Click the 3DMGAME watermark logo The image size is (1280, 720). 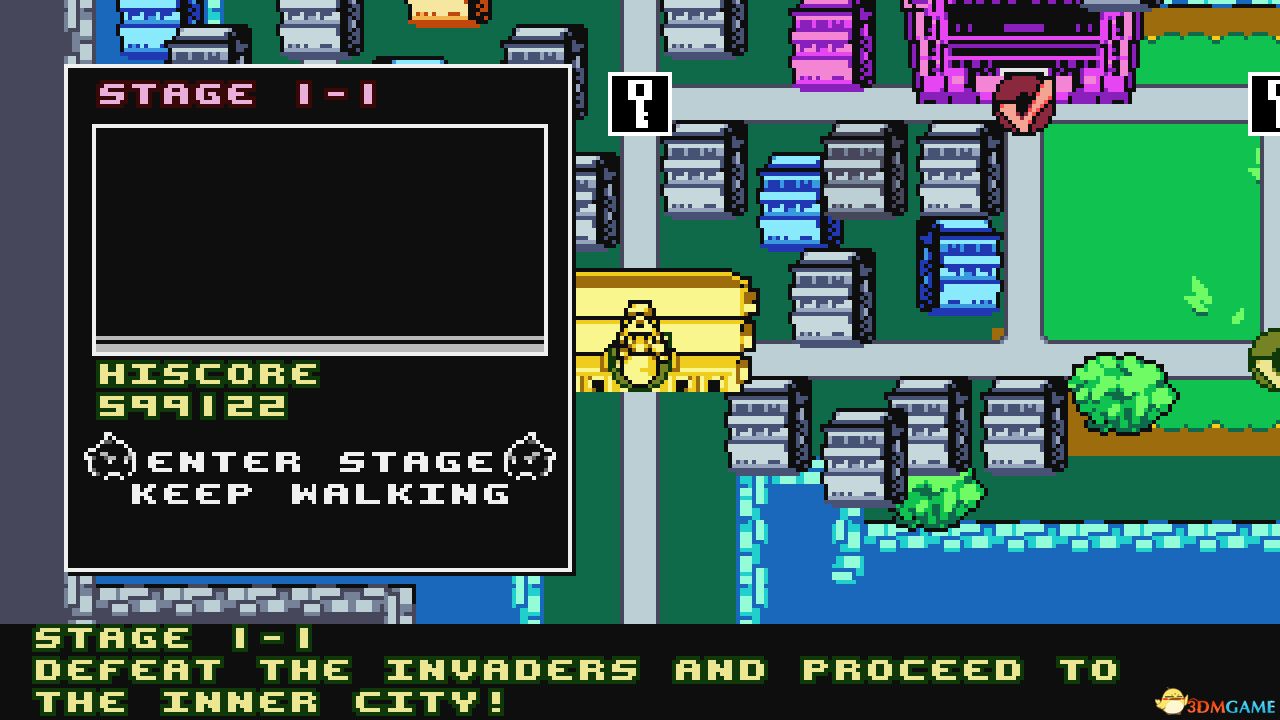(1216, 700)
